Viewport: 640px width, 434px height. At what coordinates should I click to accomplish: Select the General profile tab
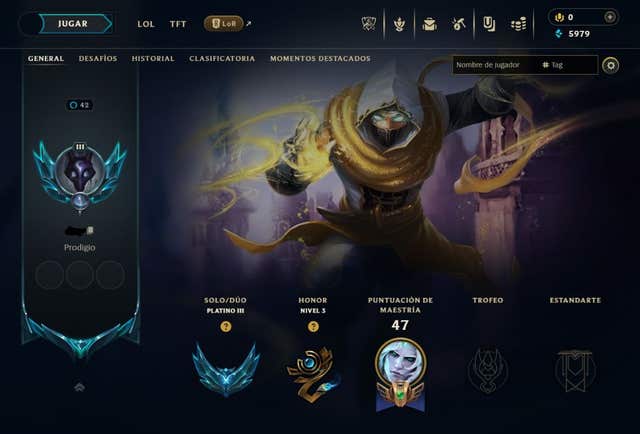(46, 59)
